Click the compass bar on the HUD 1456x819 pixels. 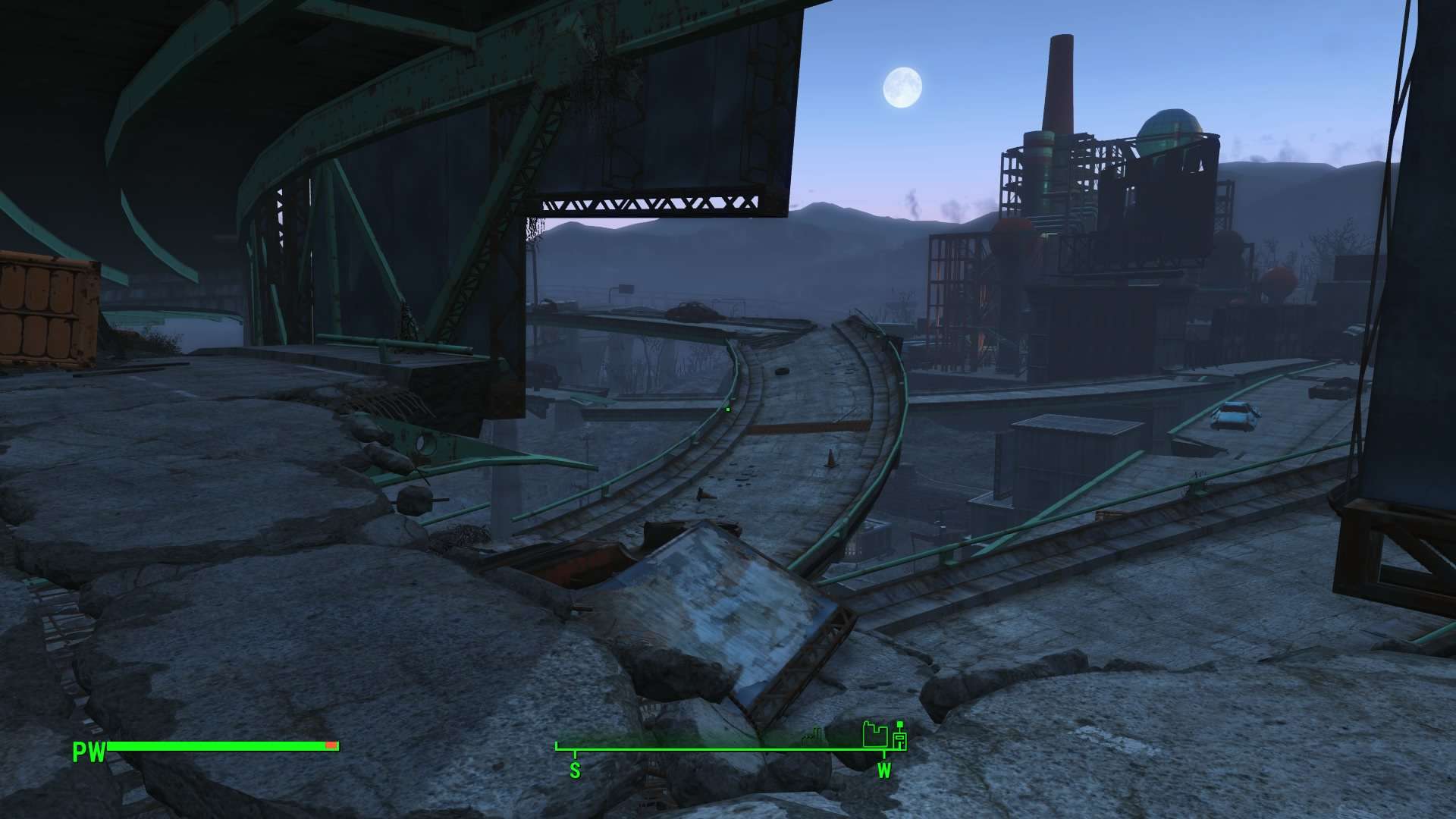pos(728,748)
